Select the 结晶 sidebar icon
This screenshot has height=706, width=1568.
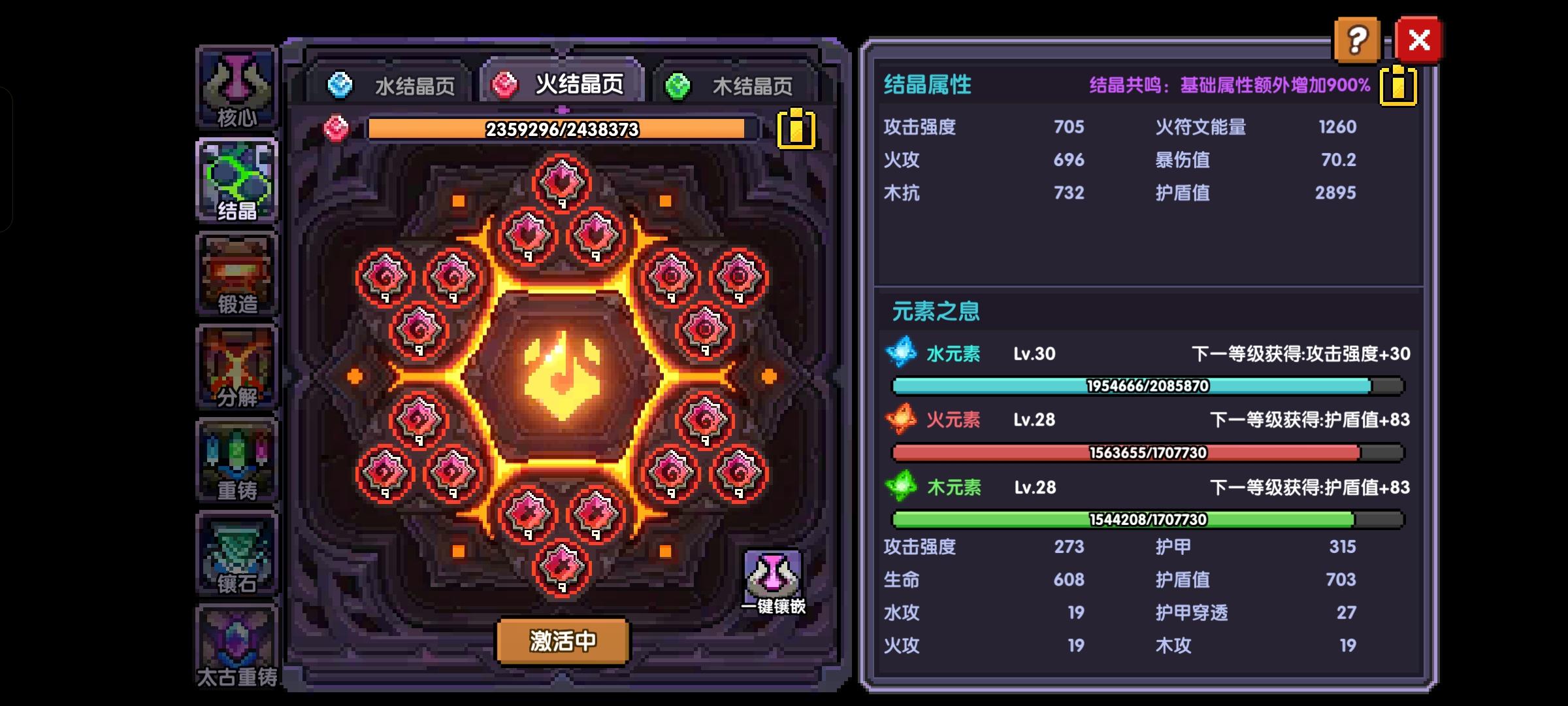(237, 180)
